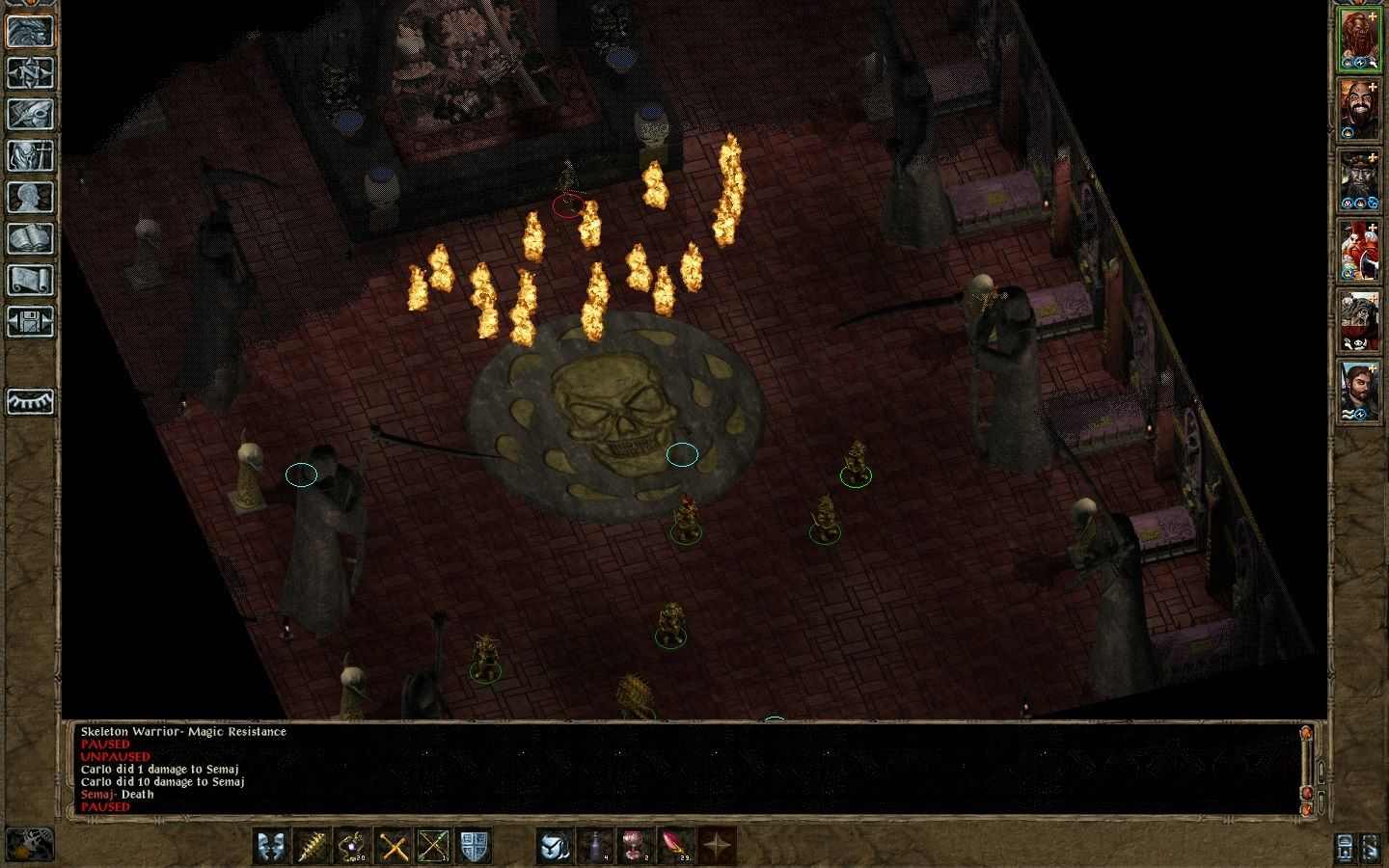The width and height of the screenshot is (1389, 868).
Task: Select the crossed golden sticks weapon slot
Action: (394, 846)
